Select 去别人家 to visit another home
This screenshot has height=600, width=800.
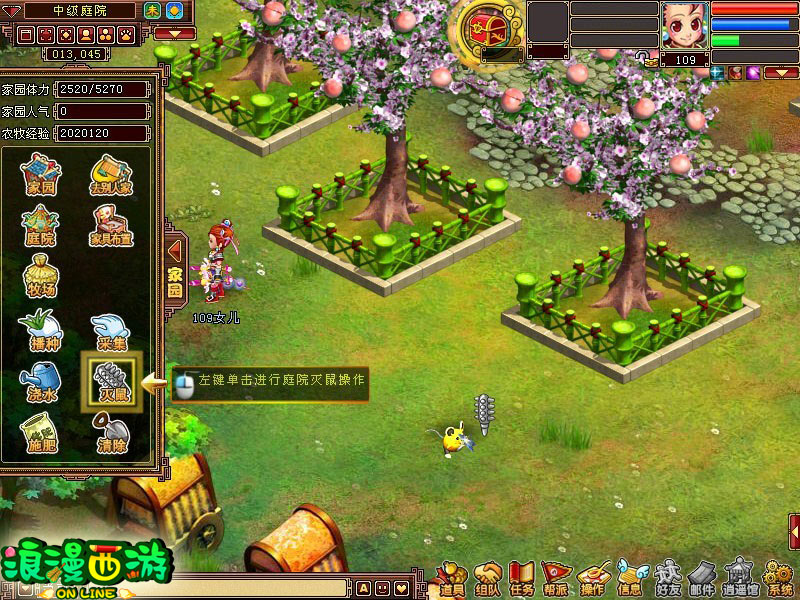113,175
